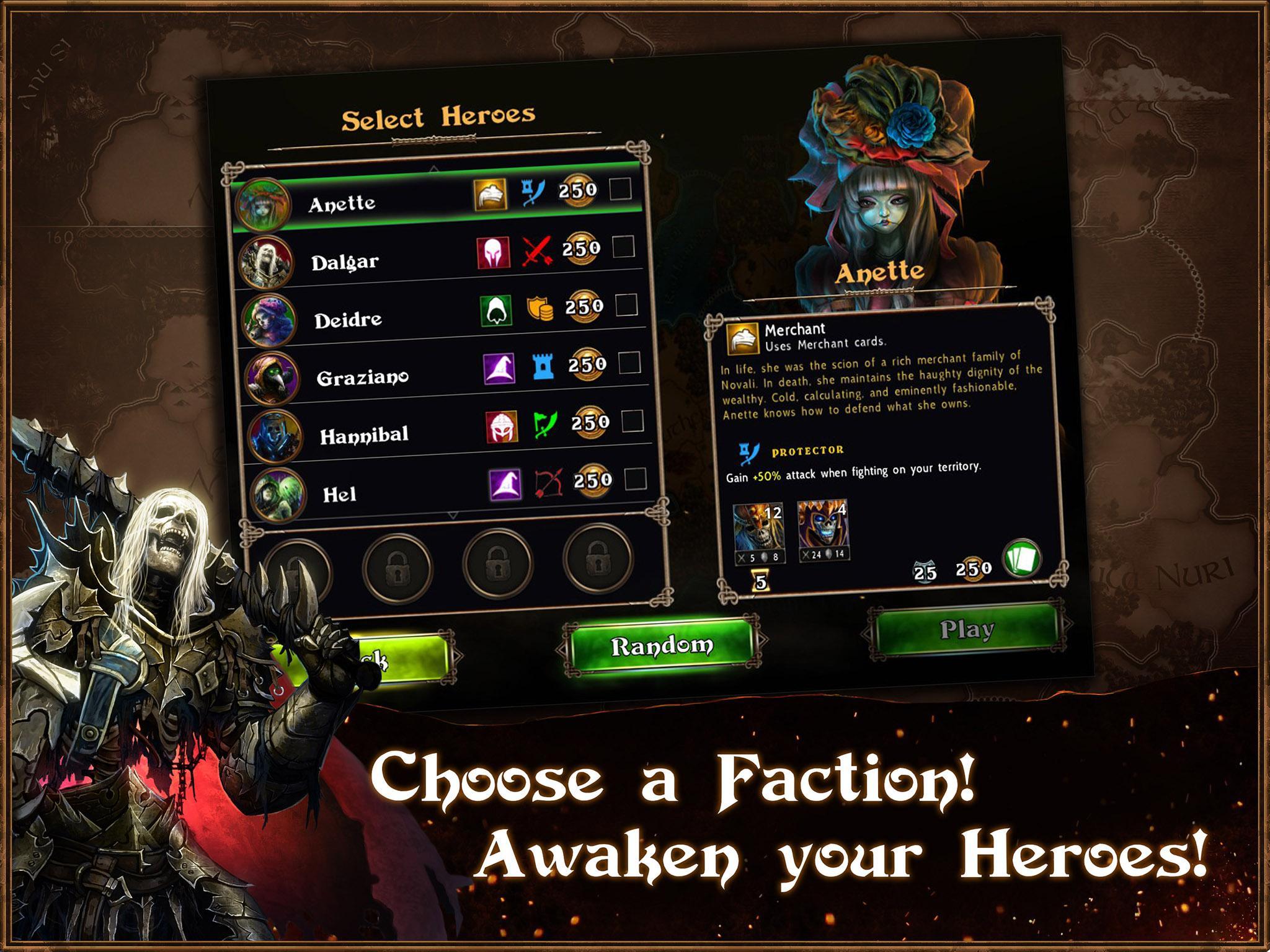This screenshot has height=952, width=1270.
Task: Click the Protector ability icon
Action: coord(749,454)
